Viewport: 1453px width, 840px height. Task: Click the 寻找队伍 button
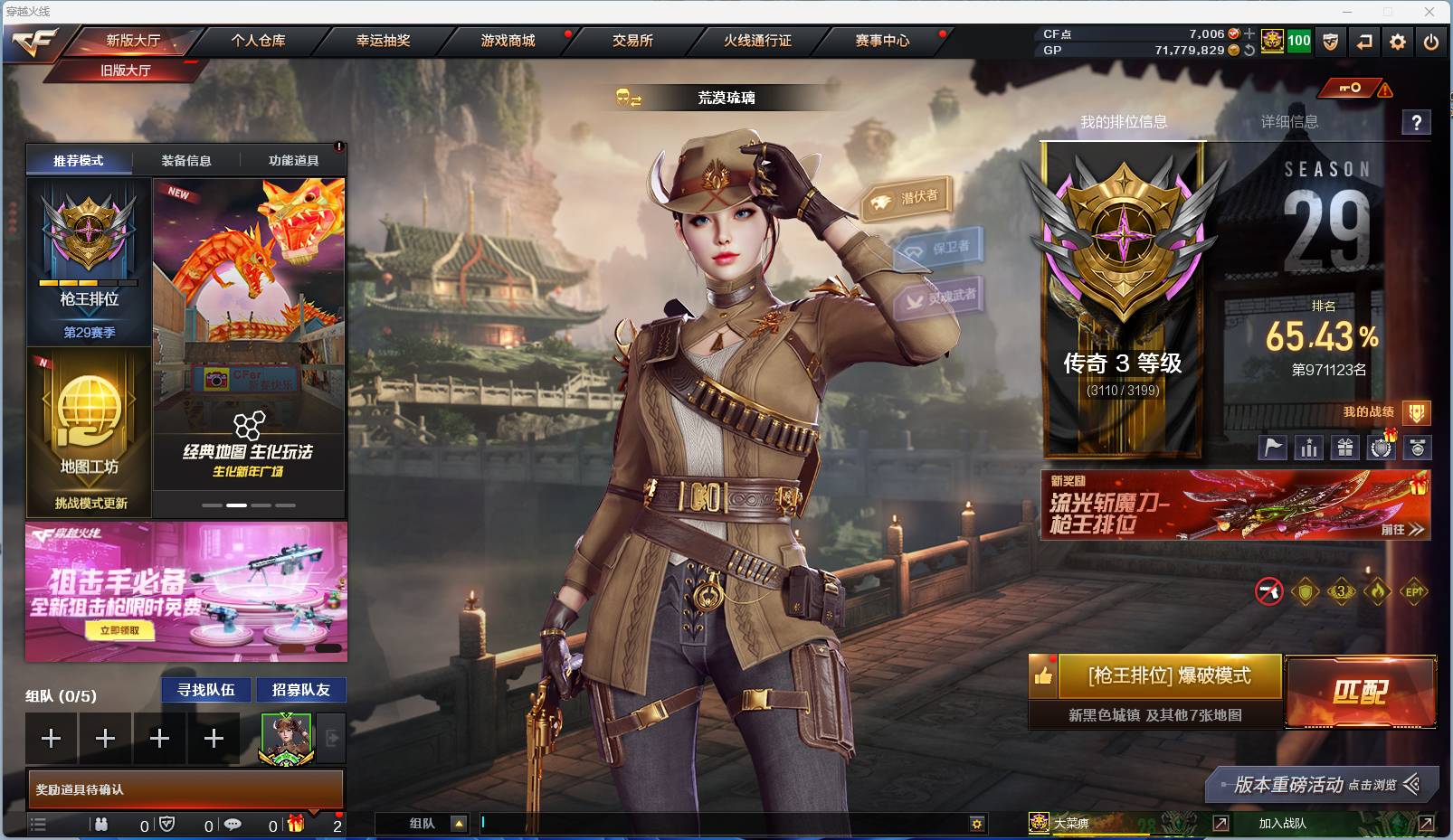[205, 690]
